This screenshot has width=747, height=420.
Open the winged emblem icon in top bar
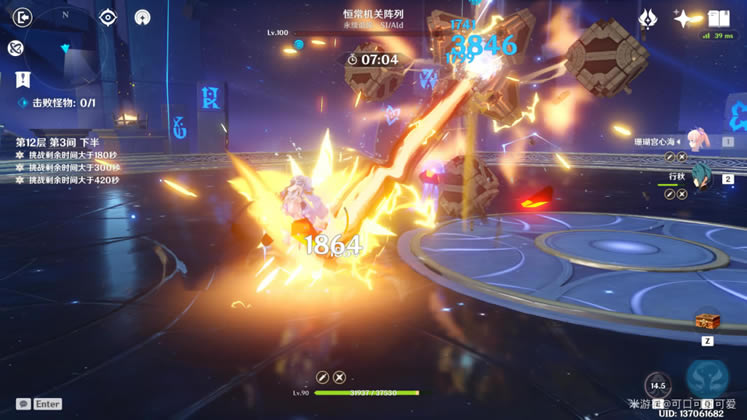click(648, 18)
